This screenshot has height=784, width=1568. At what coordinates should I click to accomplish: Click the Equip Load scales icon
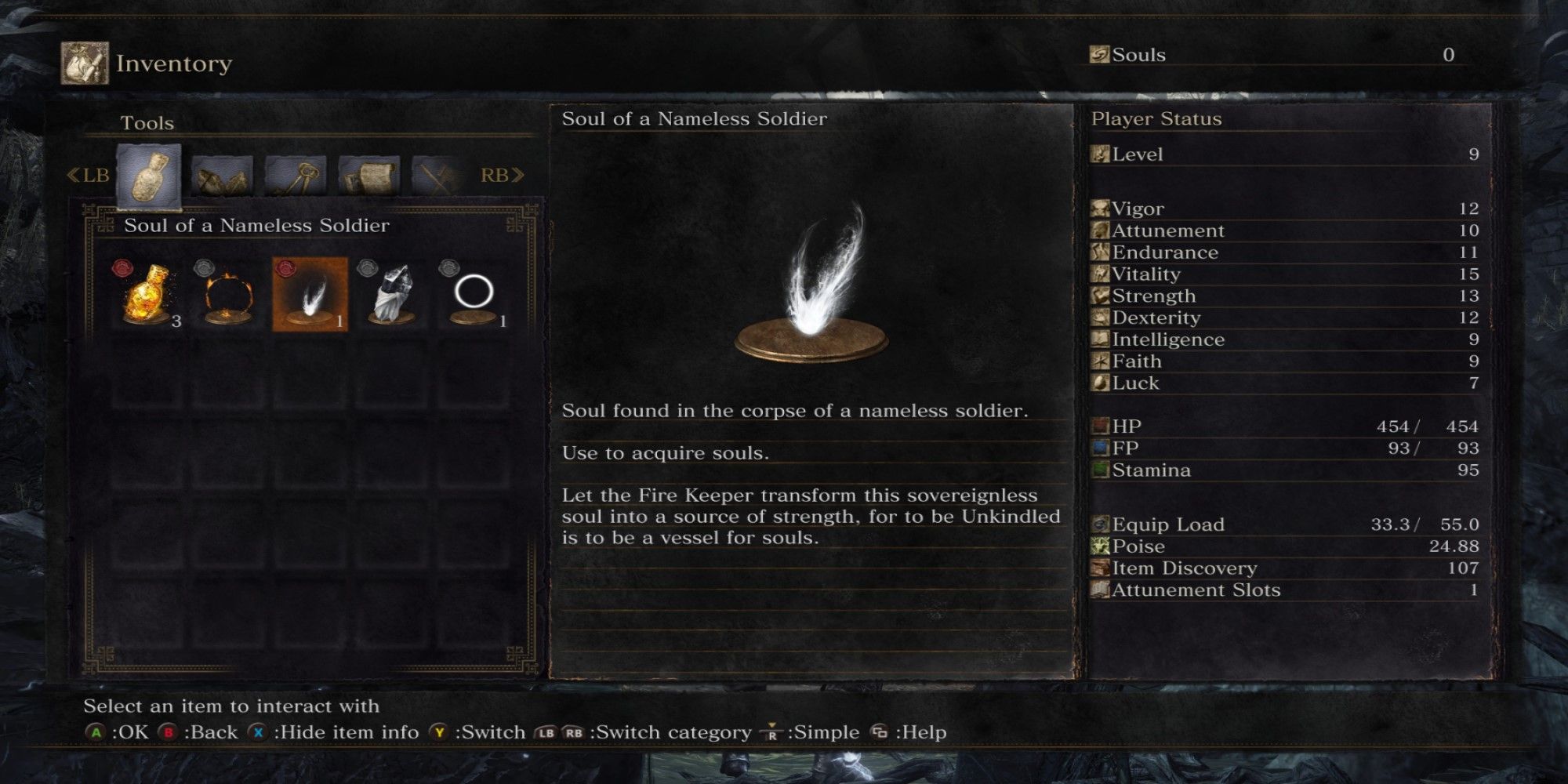[1102, 524]
